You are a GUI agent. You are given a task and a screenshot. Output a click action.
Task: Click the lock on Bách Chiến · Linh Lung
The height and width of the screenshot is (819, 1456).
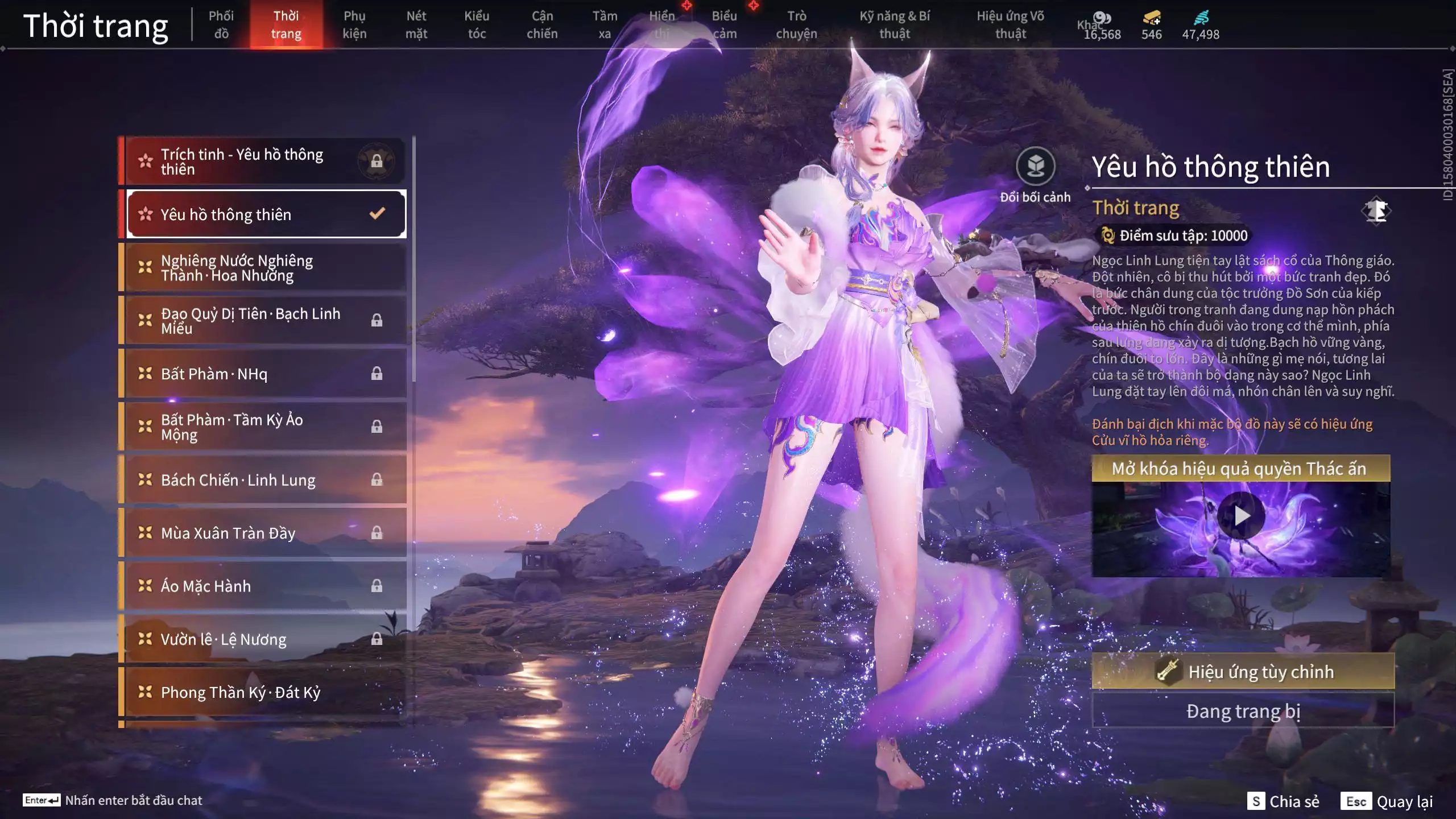pos(377,479)
